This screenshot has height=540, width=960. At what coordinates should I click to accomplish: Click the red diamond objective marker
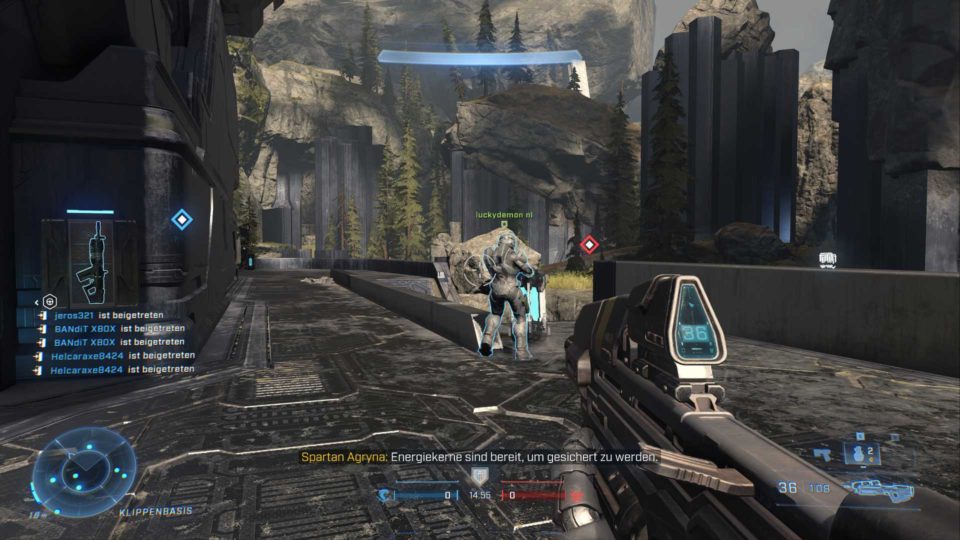coord(589,243)
